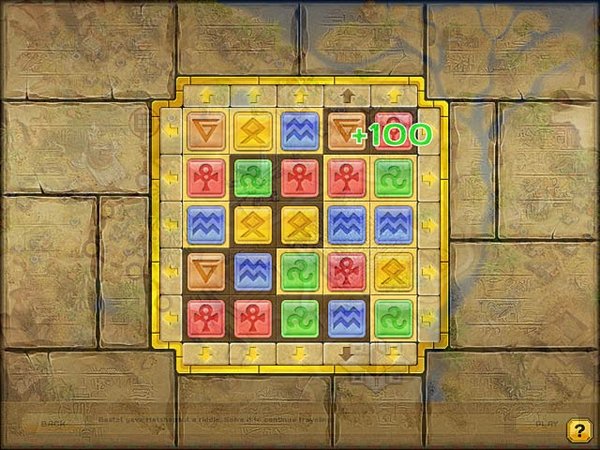Activate the dark down arrow below the grid
The height and width of the screenshot is (450, 600).
[347, 354]
